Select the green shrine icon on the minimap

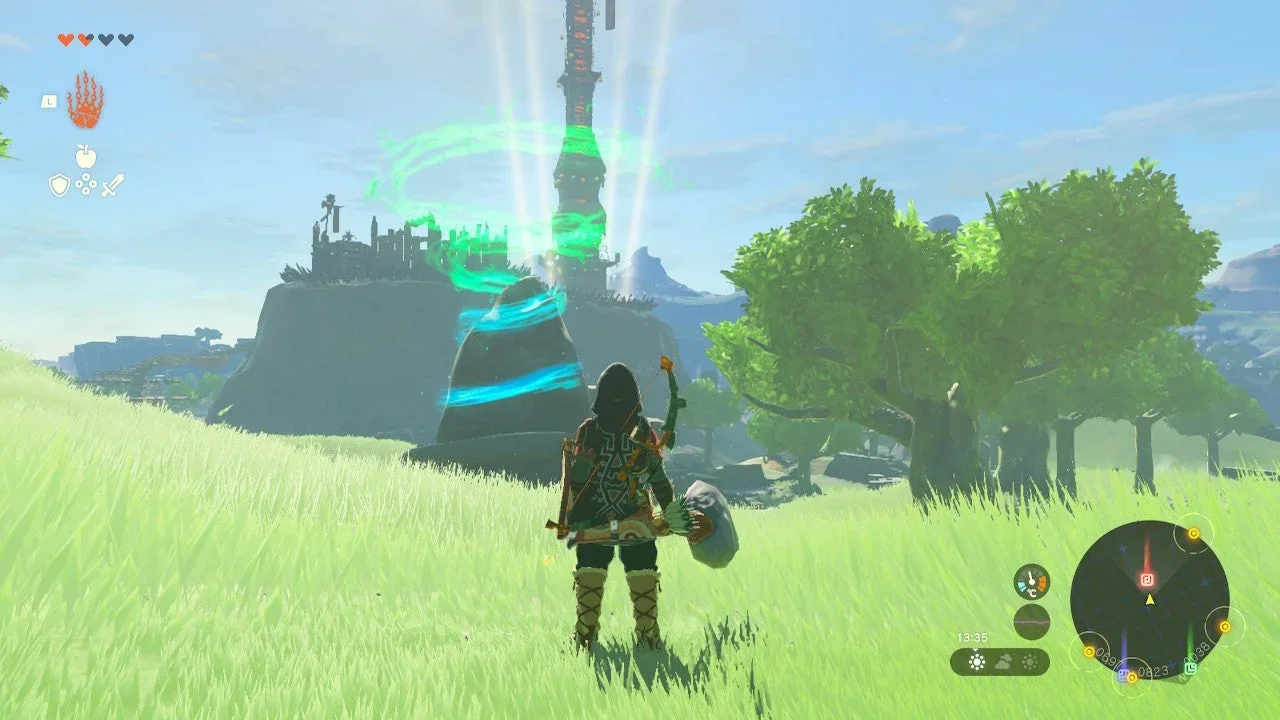1192,668
